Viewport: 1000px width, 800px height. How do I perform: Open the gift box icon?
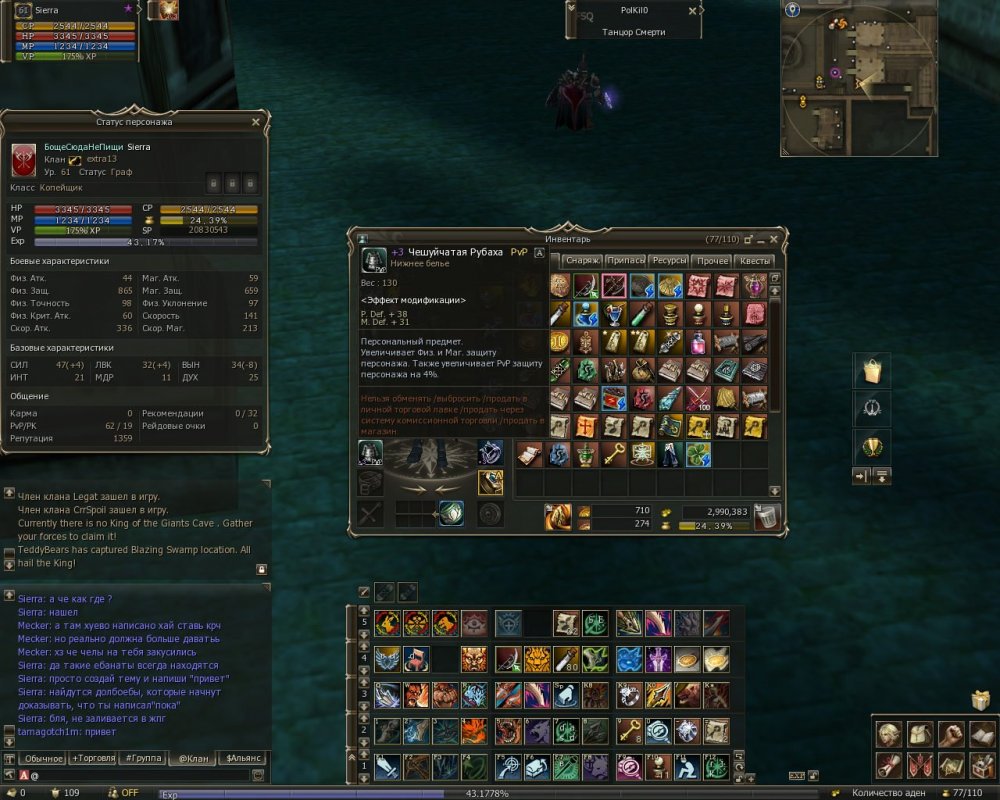(979, 700)
